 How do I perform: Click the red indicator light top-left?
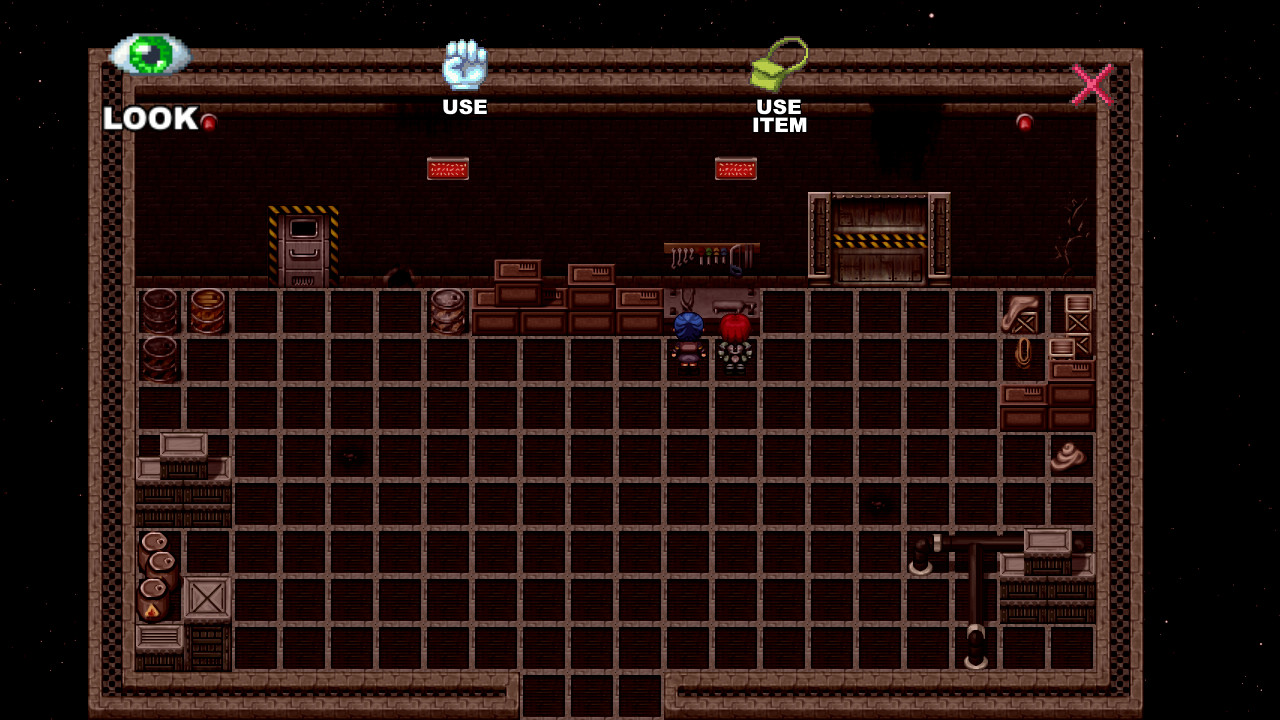click(x=210, y=121)
